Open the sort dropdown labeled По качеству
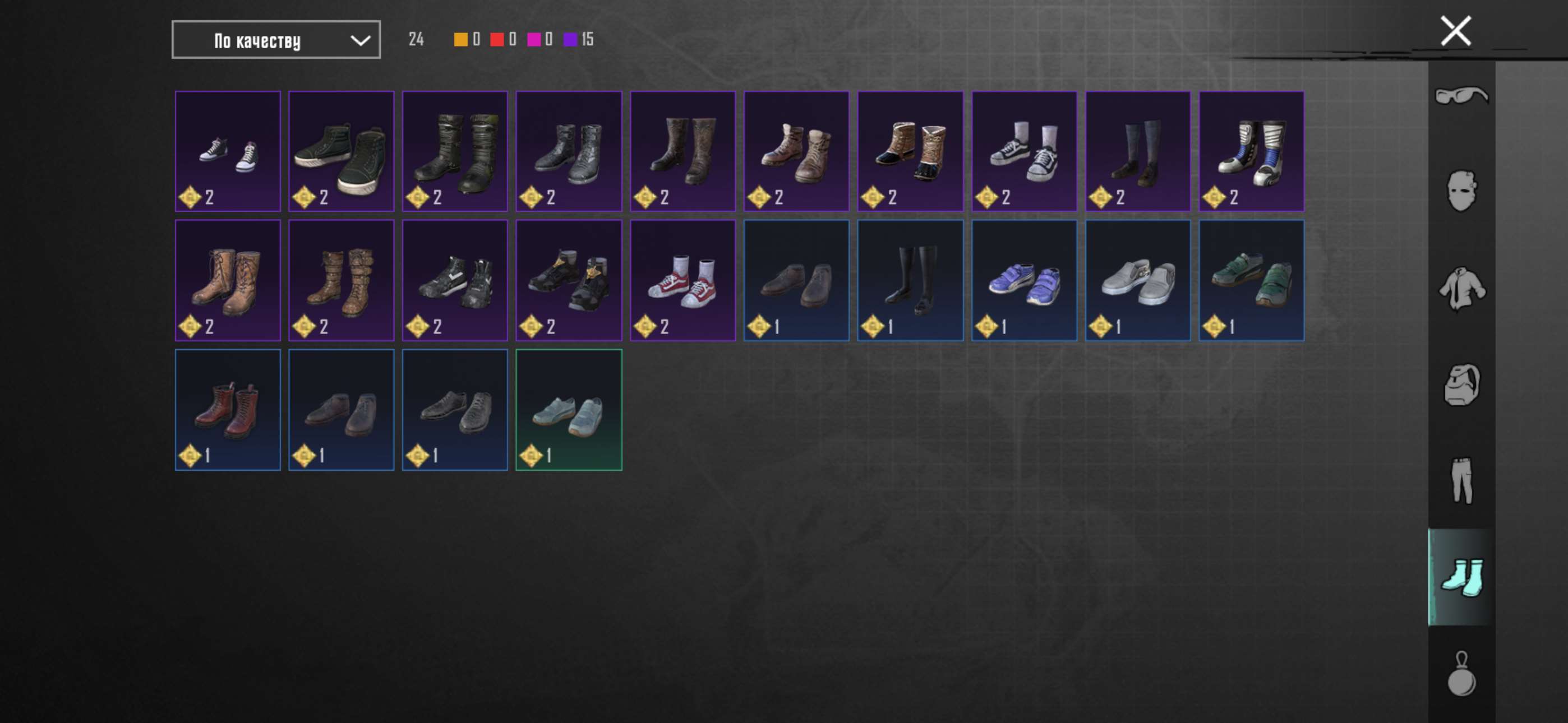This screenshot has width=1568, height=723. coord(276,40)
